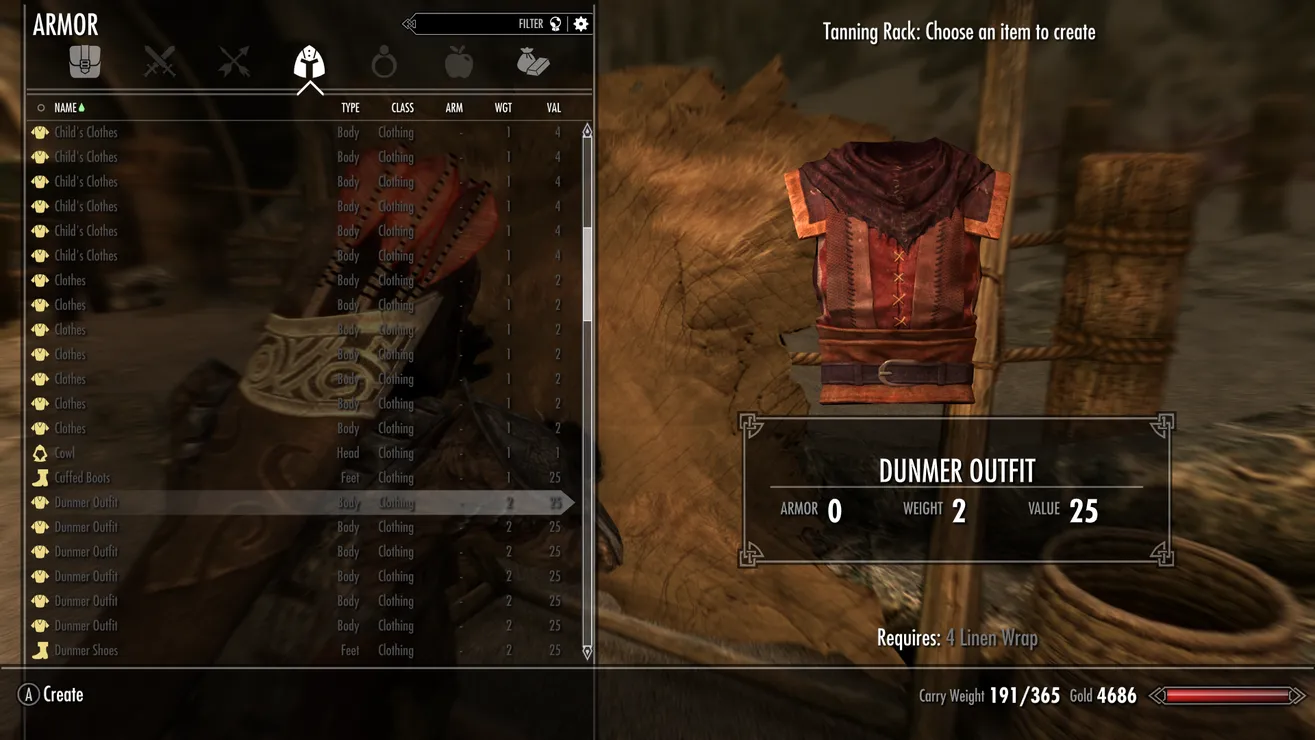Sort items by the CLASS column header
The width and height of the screenshot is (1315, 740).
pyautogui.click(x=402, y=108)
